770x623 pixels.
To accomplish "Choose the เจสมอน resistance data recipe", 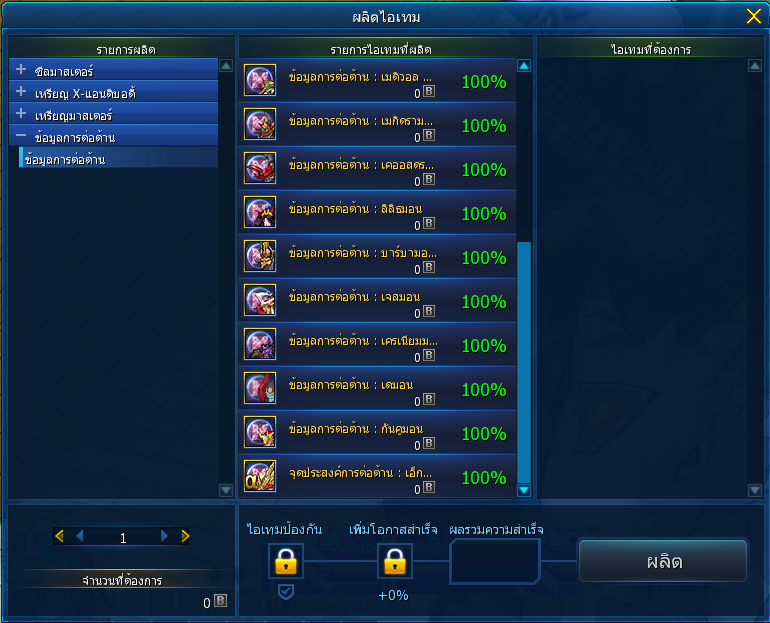I will 377,301.
